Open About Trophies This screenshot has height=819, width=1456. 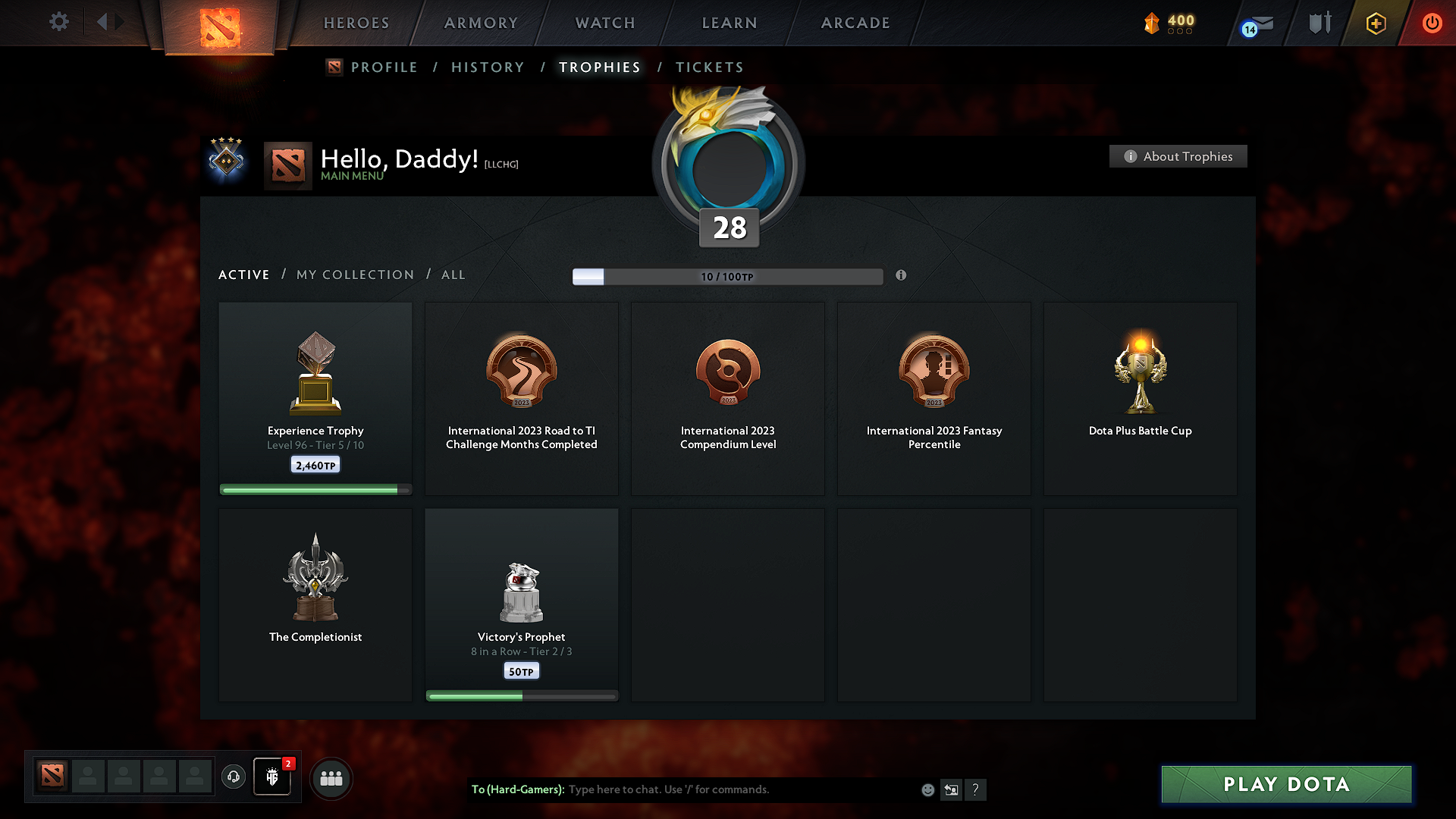click(x=1178, y=156)
